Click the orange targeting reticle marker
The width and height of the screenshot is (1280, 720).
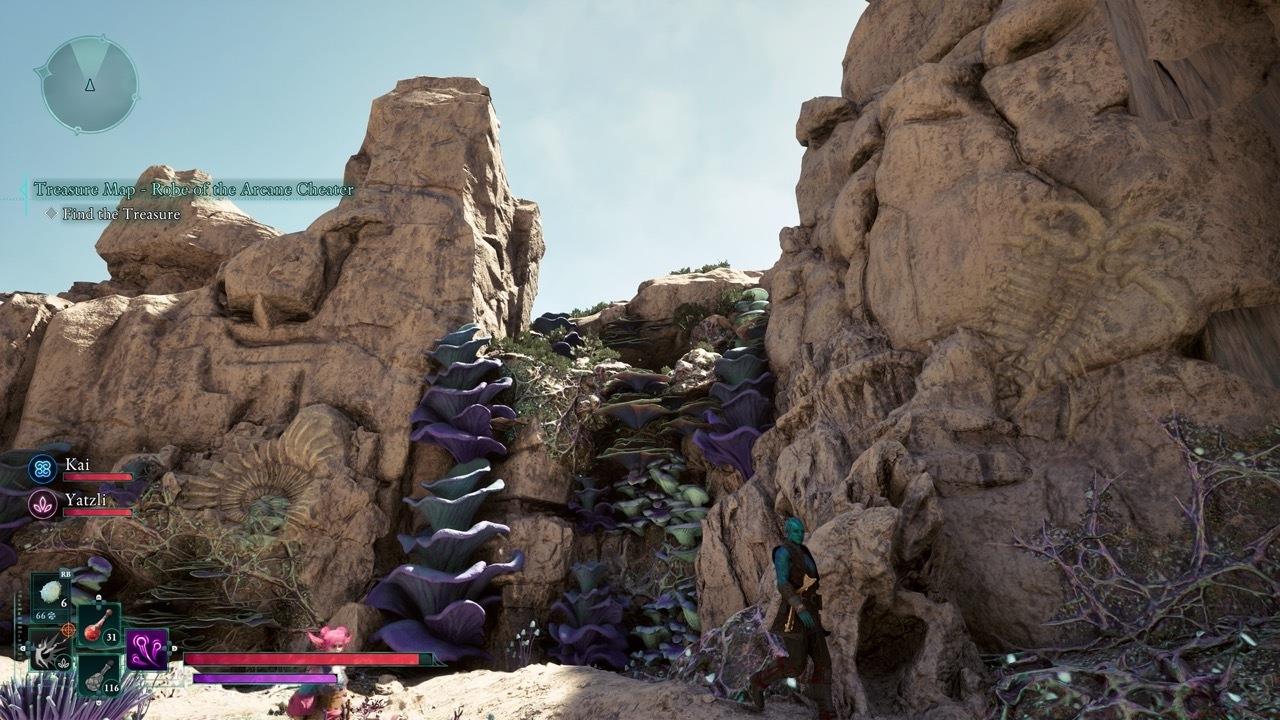67,631
